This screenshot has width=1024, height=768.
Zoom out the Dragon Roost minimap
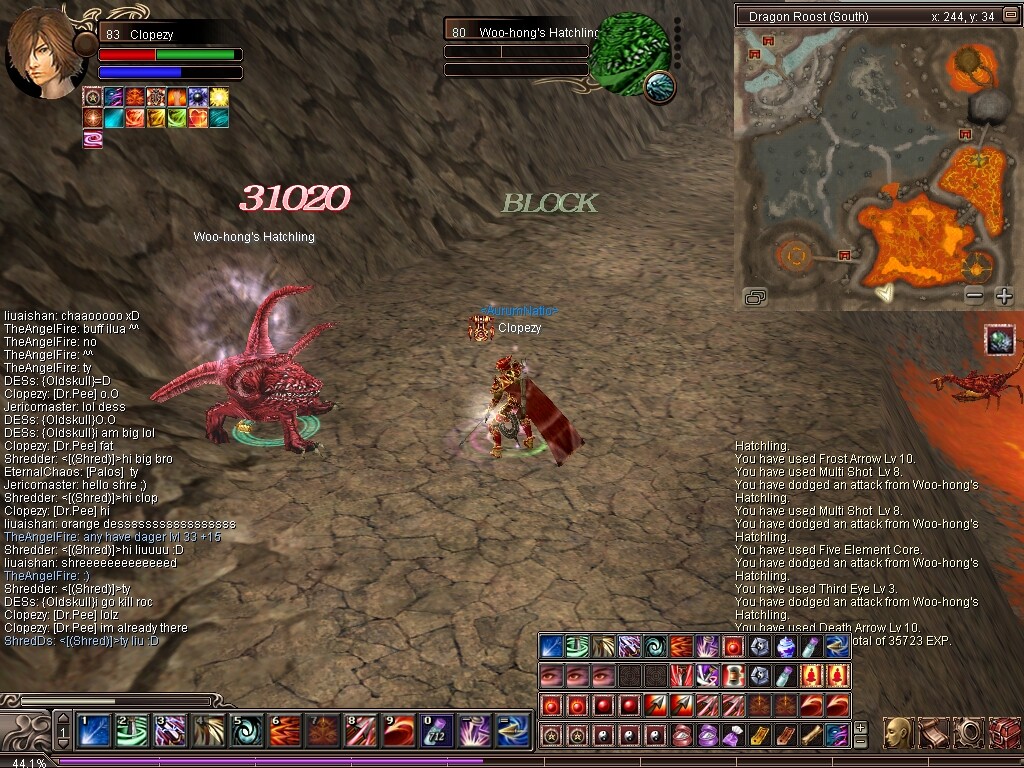[x=975, y=296]
